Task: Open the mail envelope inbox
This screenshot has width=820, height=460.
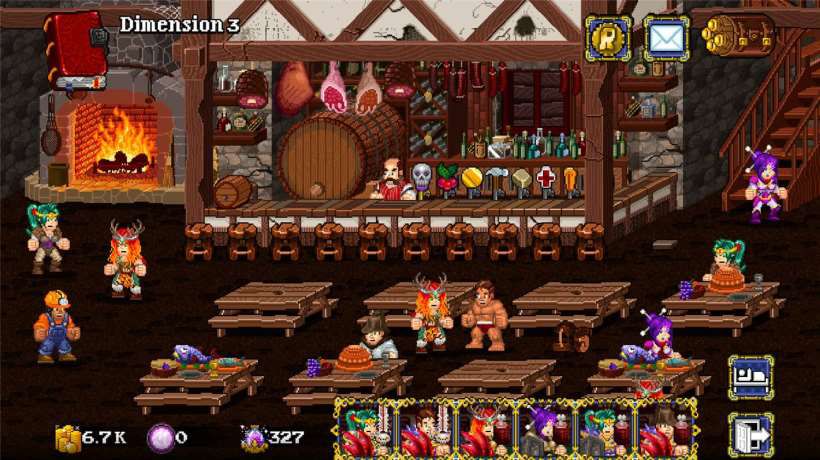Action: point(665,39)
